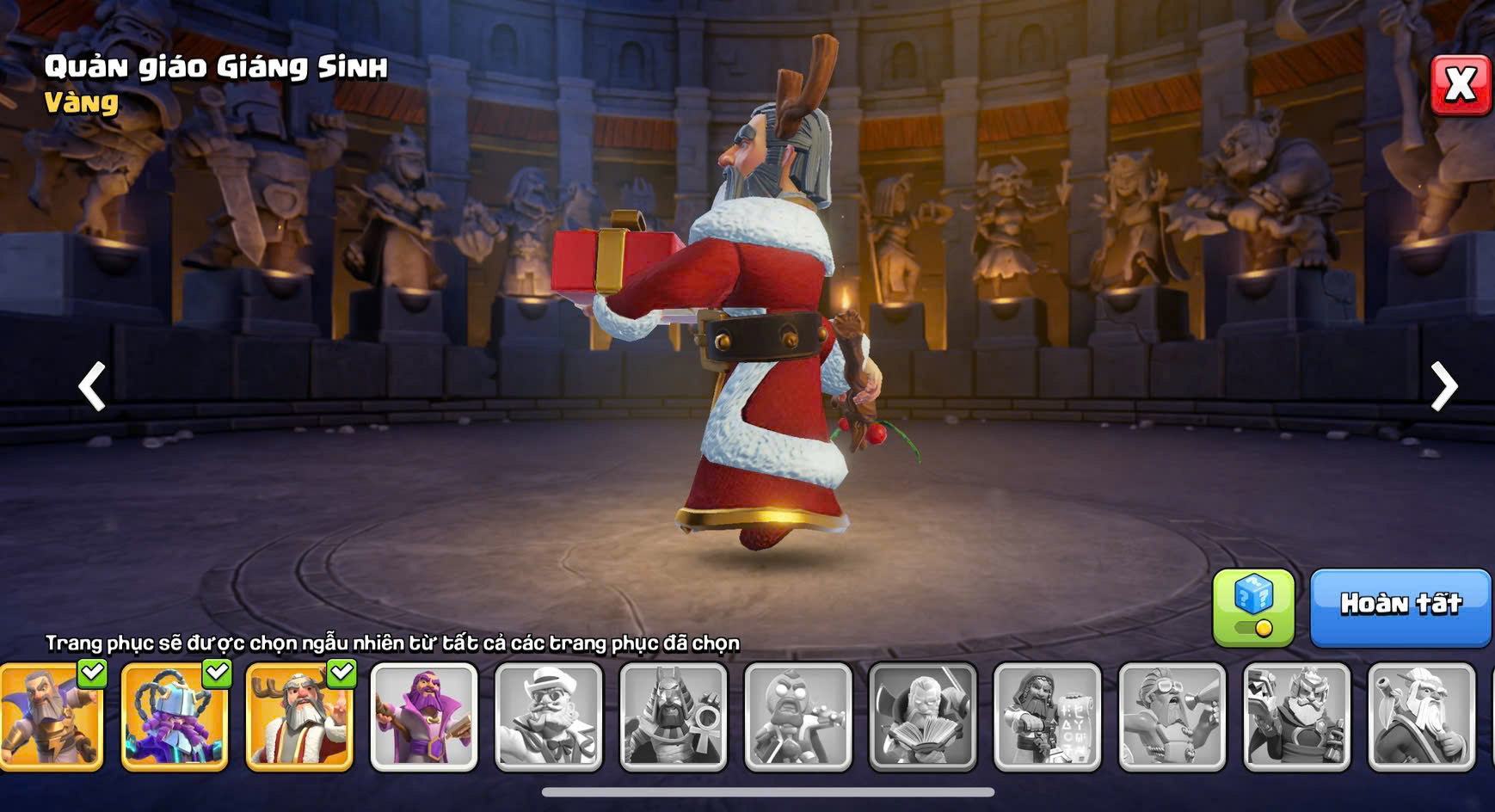
Task: Show the next skin with right arrow
Action: pyautogui.click(x=1443, y=386)
